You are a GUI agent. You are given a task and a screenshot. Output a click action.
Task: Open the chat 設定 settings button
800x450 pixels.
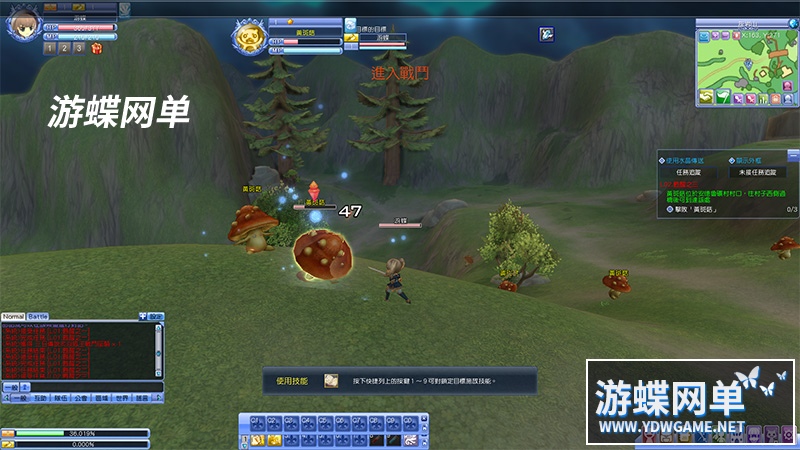[x=157, y=316]
